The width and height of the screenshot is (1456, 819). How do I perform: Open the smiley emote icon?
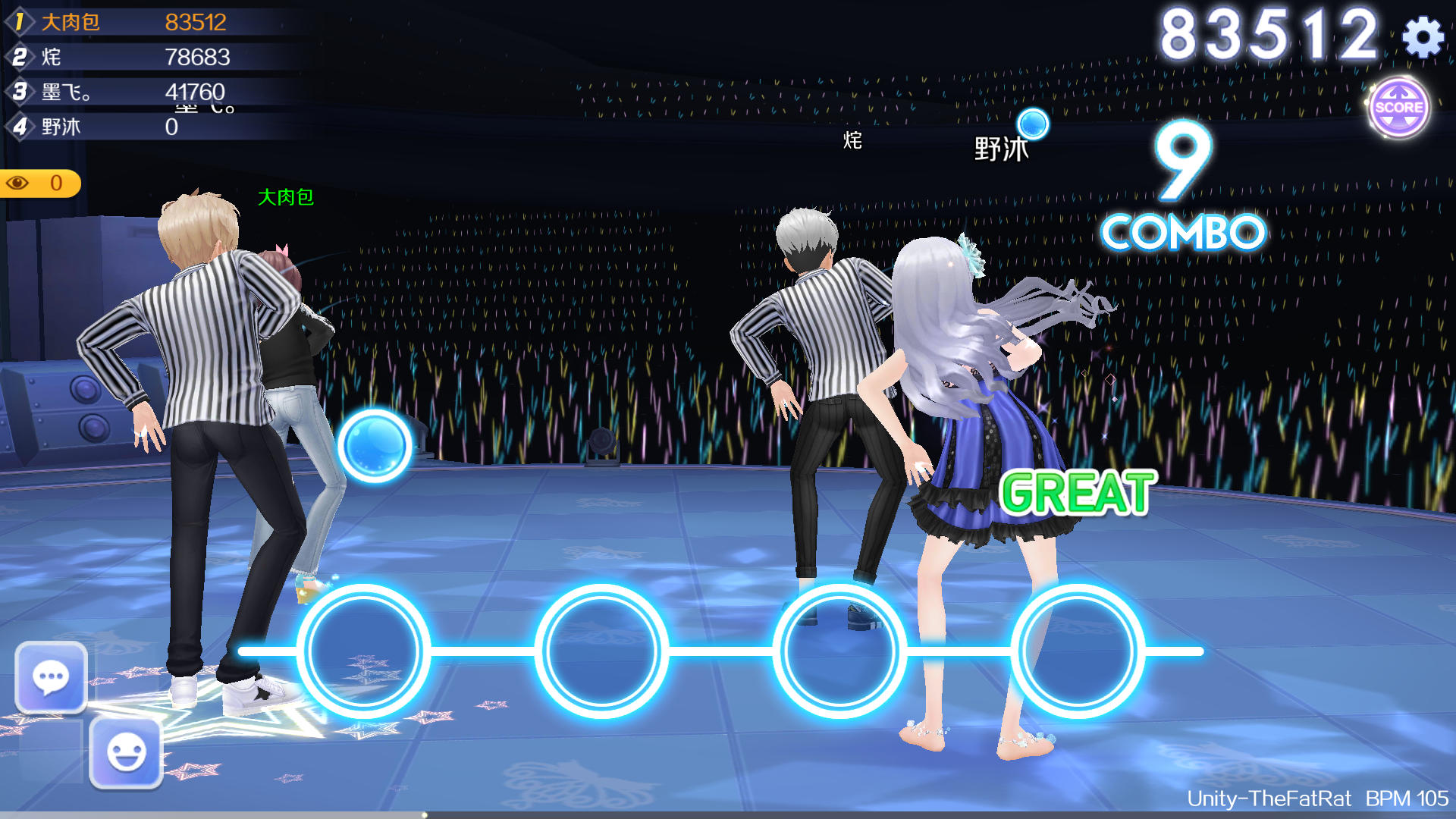[126, 755]
